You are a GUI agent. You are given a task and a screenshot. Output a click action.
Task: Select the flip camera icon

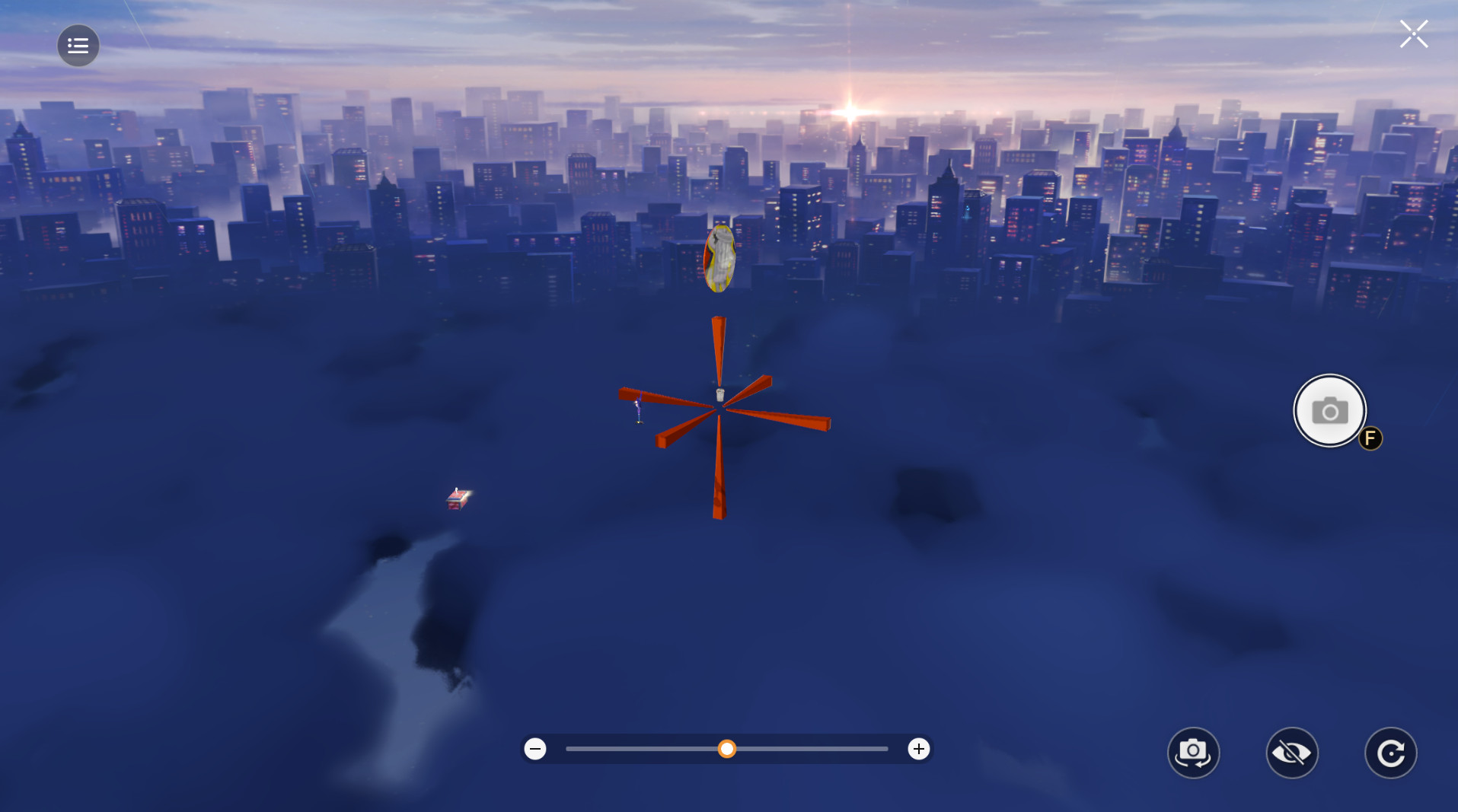[1193, 752]
